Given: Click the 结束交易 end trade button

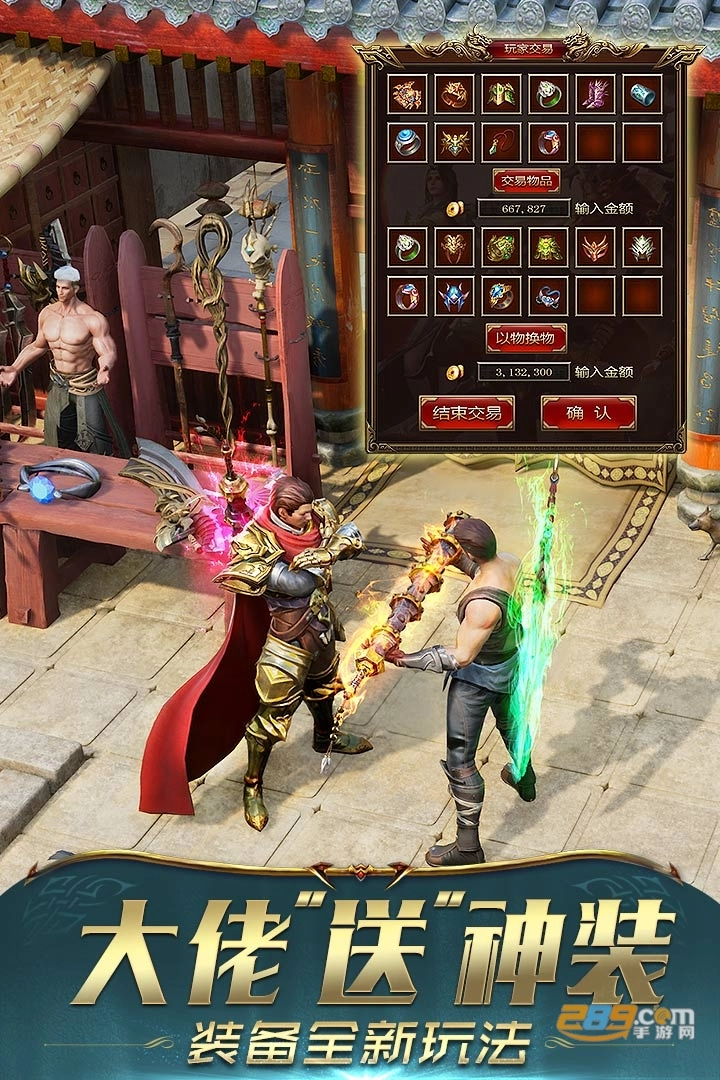Looking at the screenshot, I should click(x=467, y=412).
